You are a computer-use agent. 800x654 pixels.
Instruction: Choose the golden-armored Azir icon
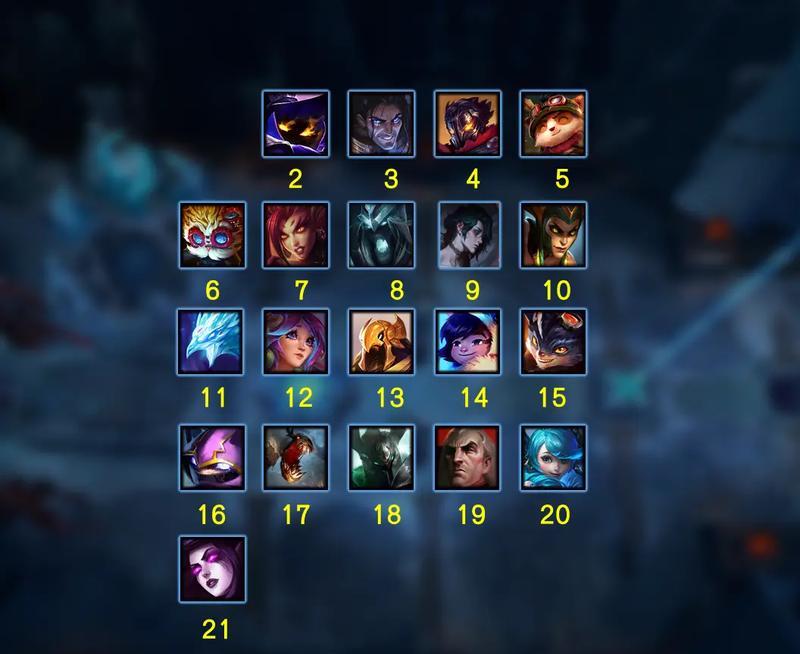click(x=381, y=342)
